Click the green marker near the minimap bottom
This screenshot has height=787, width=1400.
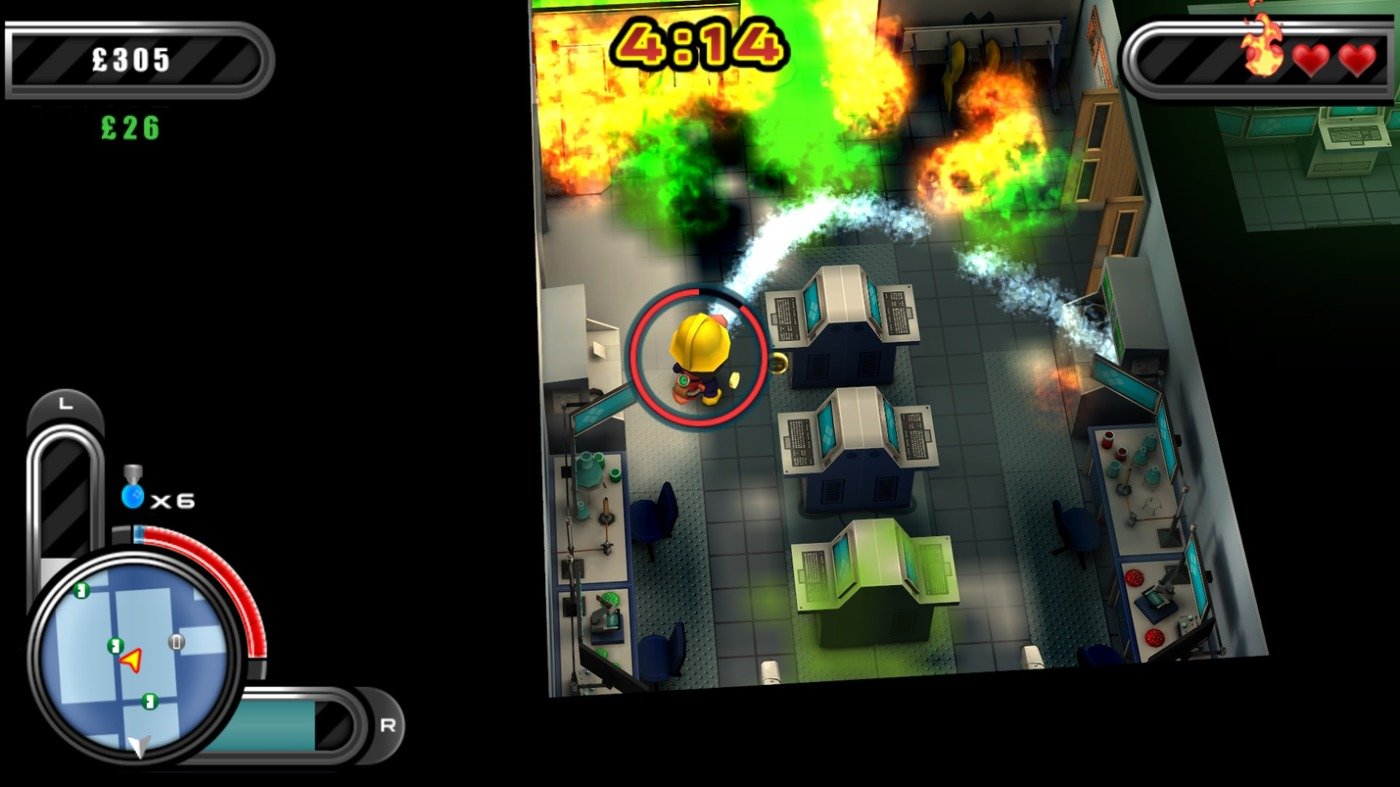[148, 701]
